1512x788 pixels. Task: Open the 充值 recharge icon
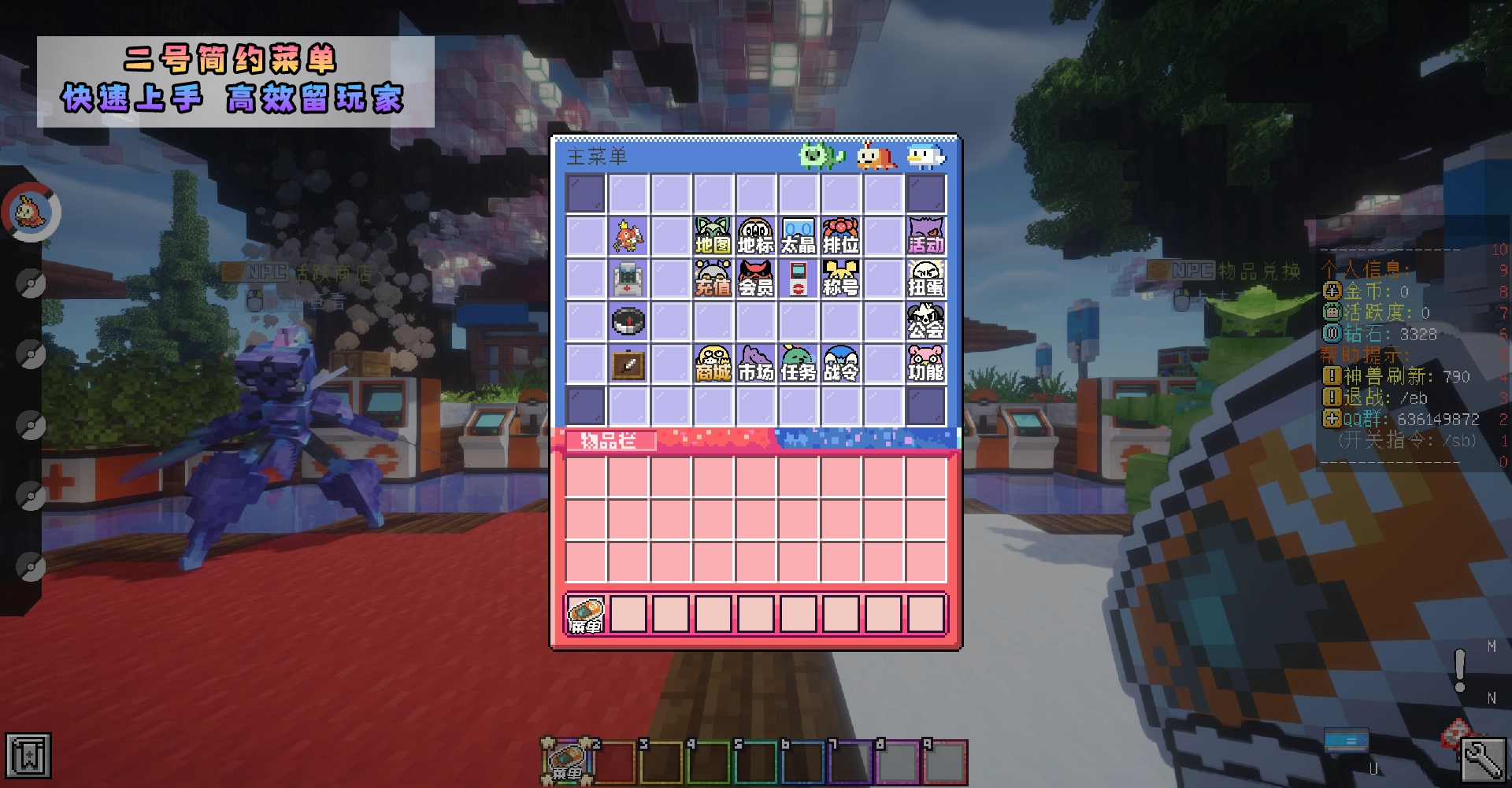712,279
